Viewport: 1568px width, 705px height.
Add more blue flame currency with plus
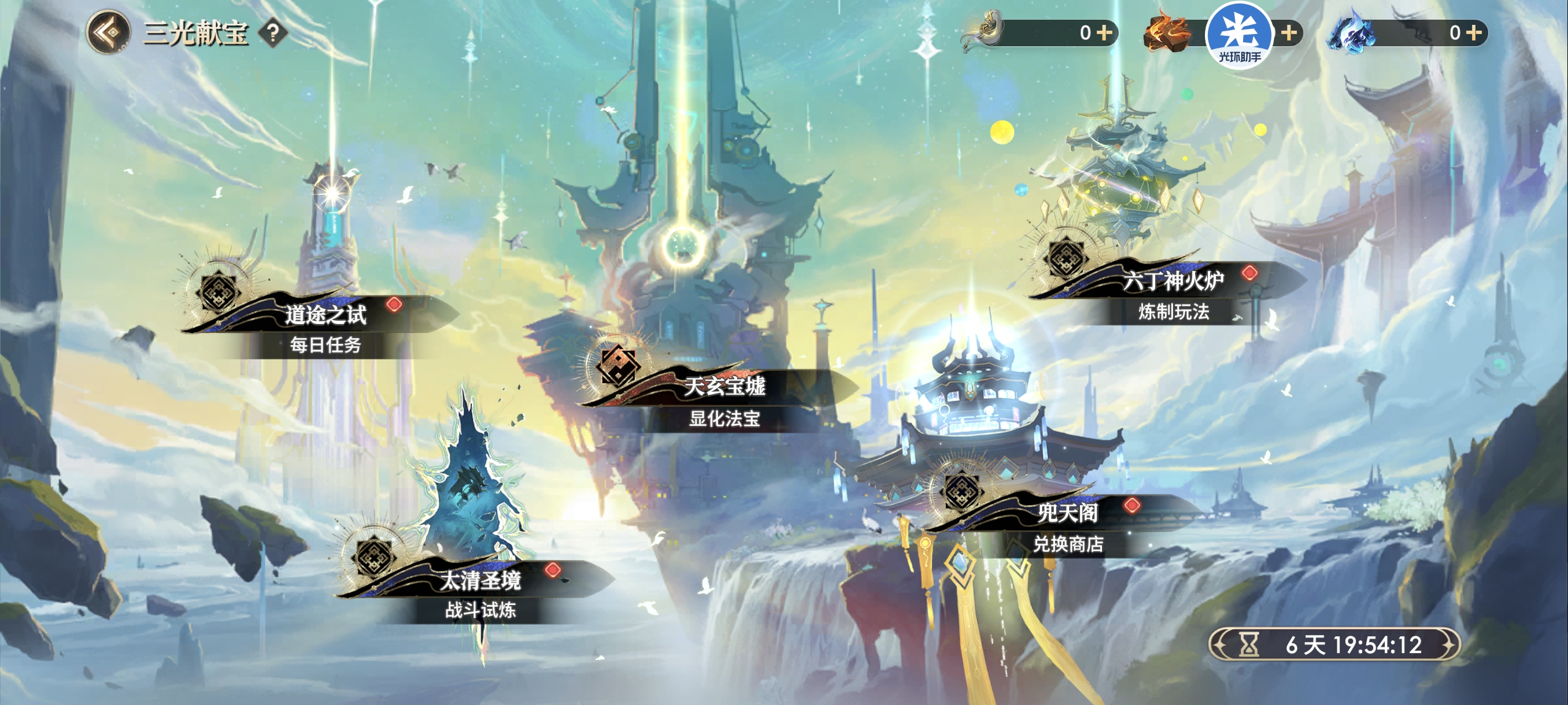1475,32
